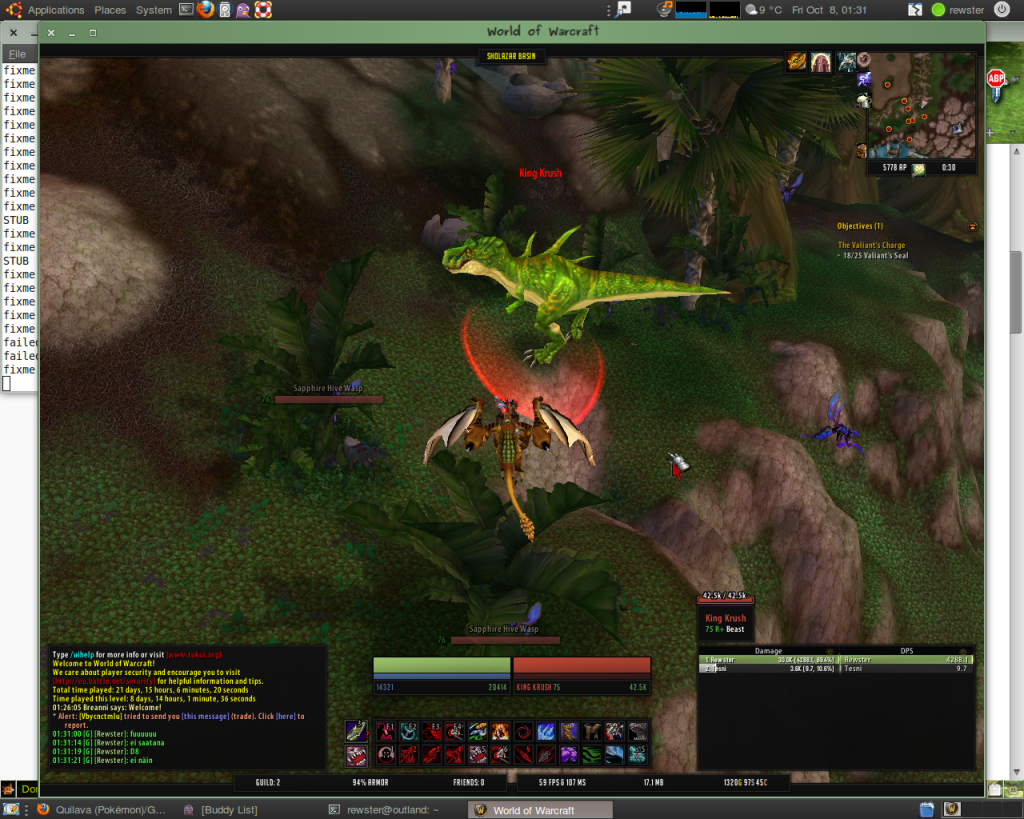Screen dimensions: 1024x819
Task: Use the red swirl ability
Action: (522, 732)
